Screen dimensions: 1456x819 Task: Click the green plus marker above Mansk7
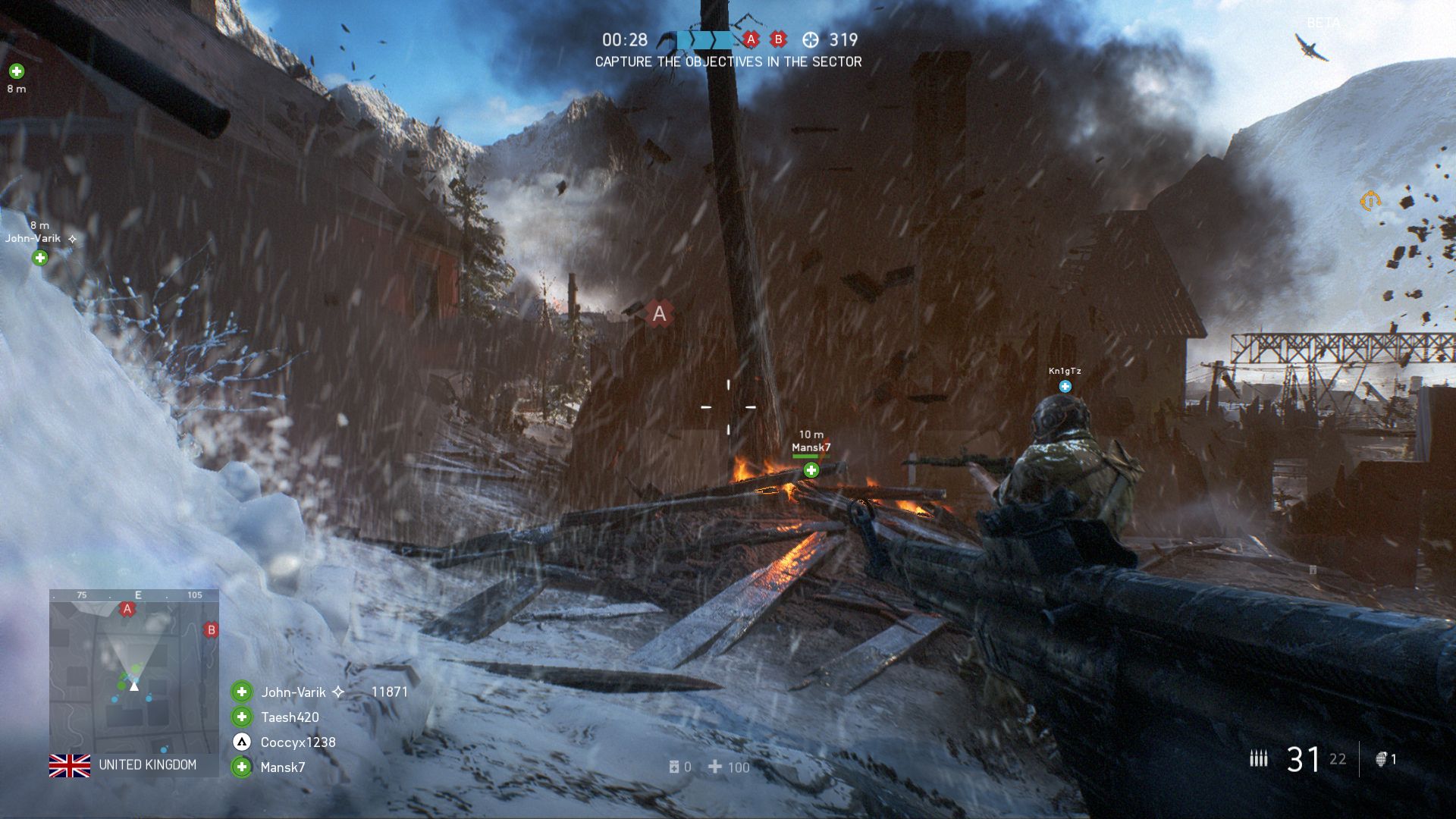811,469
